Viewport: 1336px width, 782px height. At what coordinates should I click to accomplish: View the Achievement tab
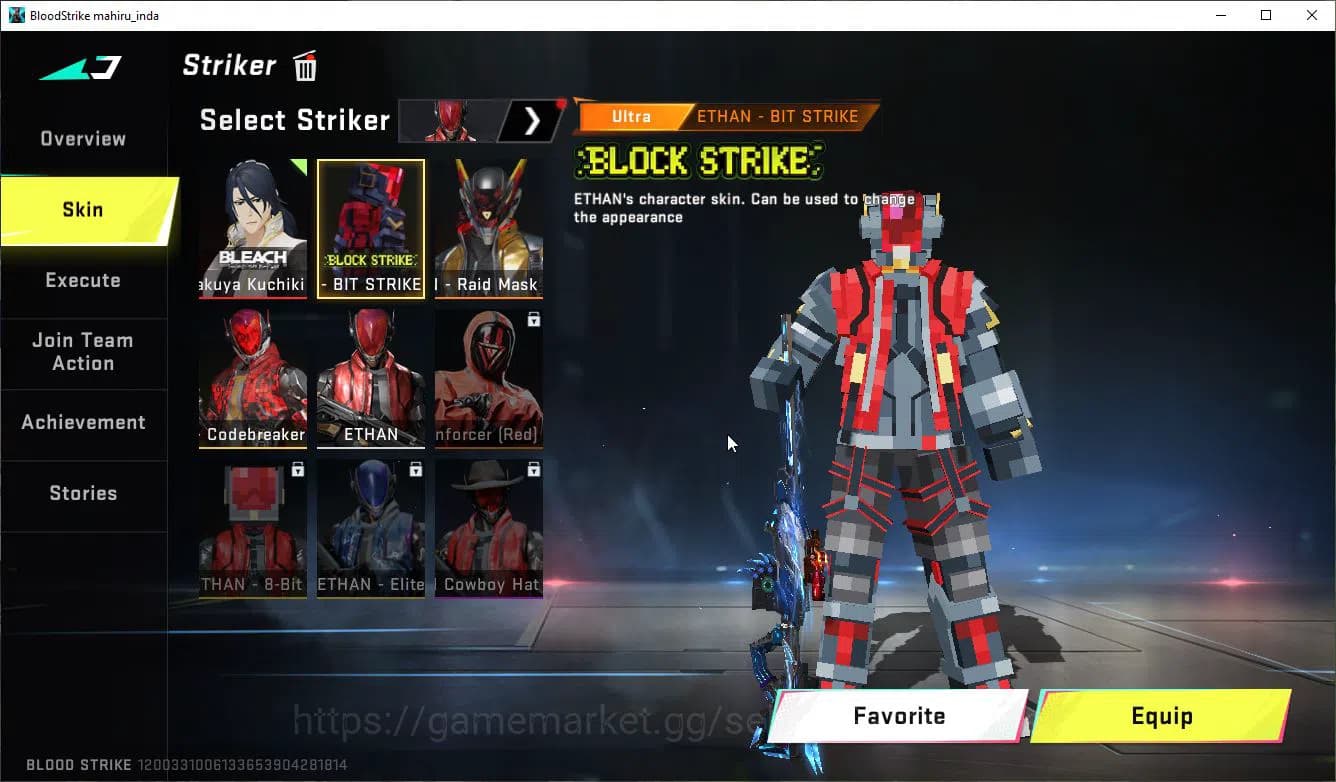click(x=84, y=422)
